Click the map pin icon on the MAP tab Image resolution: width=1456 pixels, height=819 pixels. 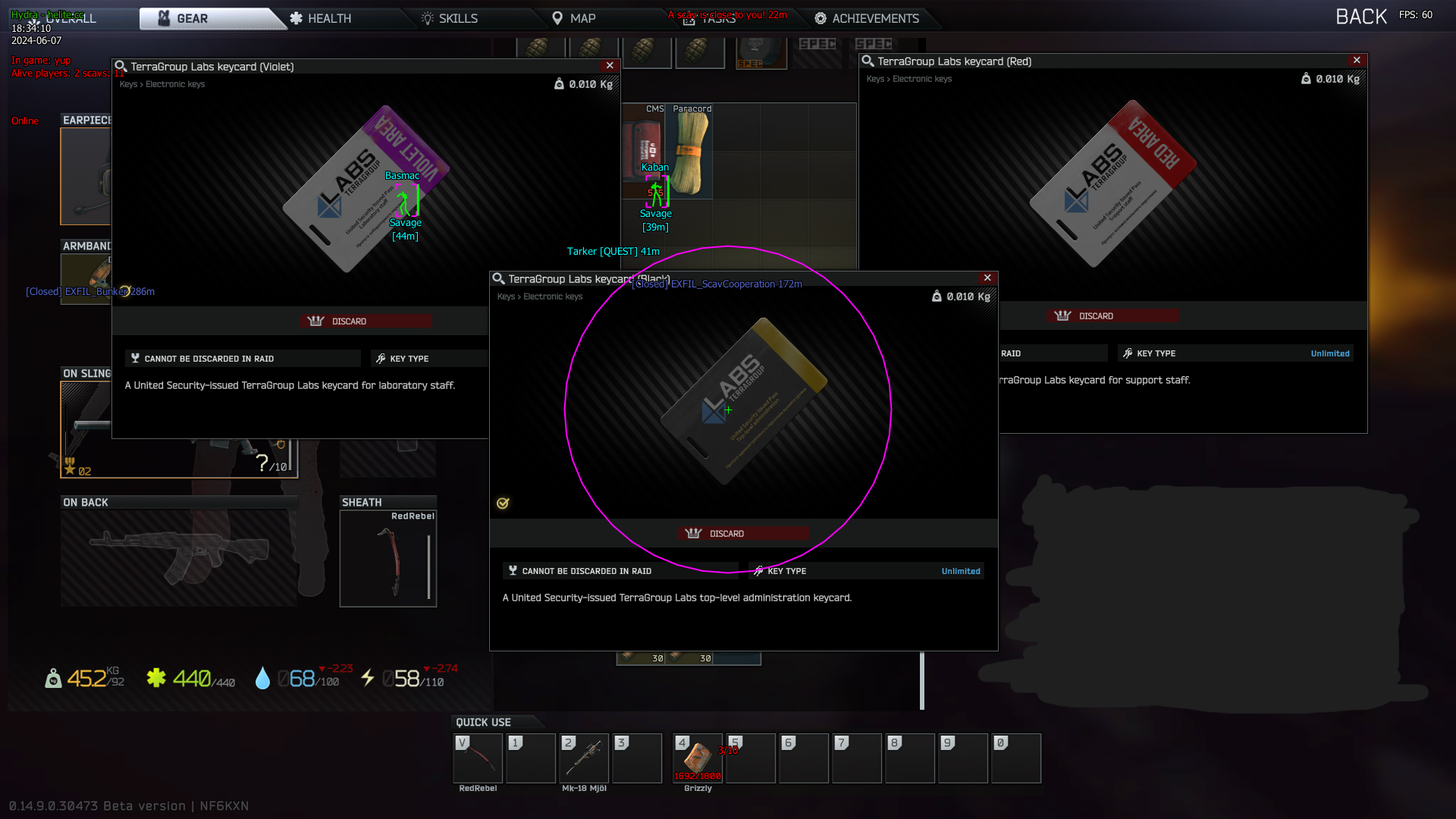coord(558,17)
